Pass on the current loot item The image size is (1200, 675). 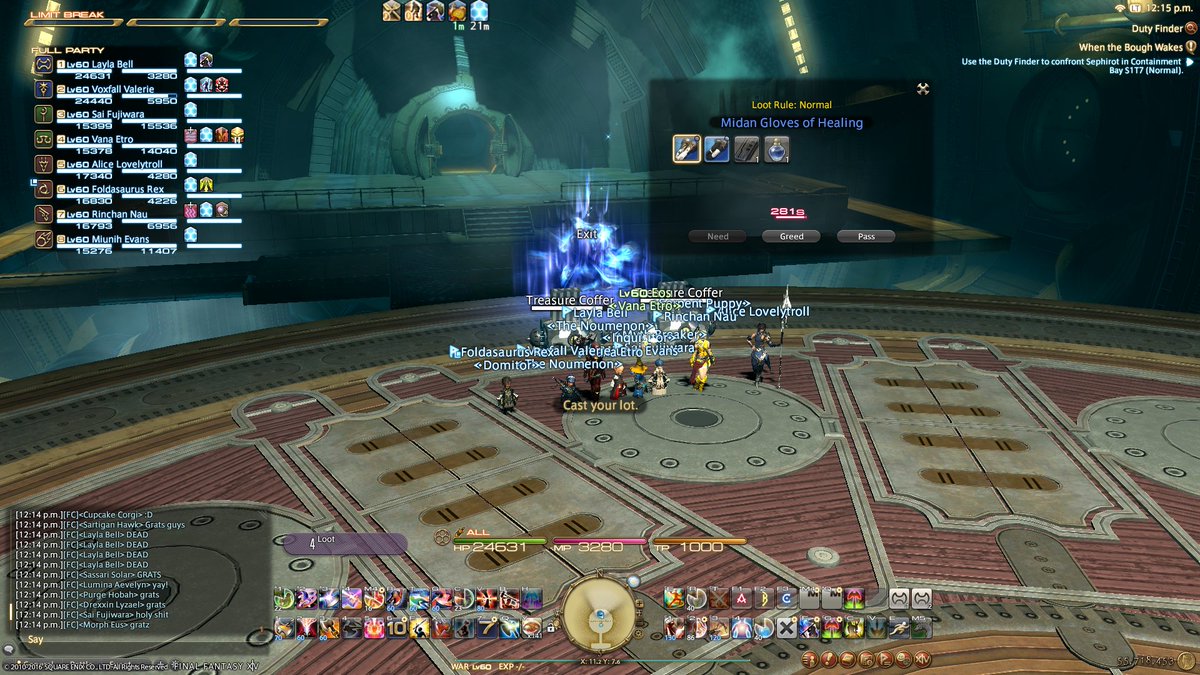(865, 237)
